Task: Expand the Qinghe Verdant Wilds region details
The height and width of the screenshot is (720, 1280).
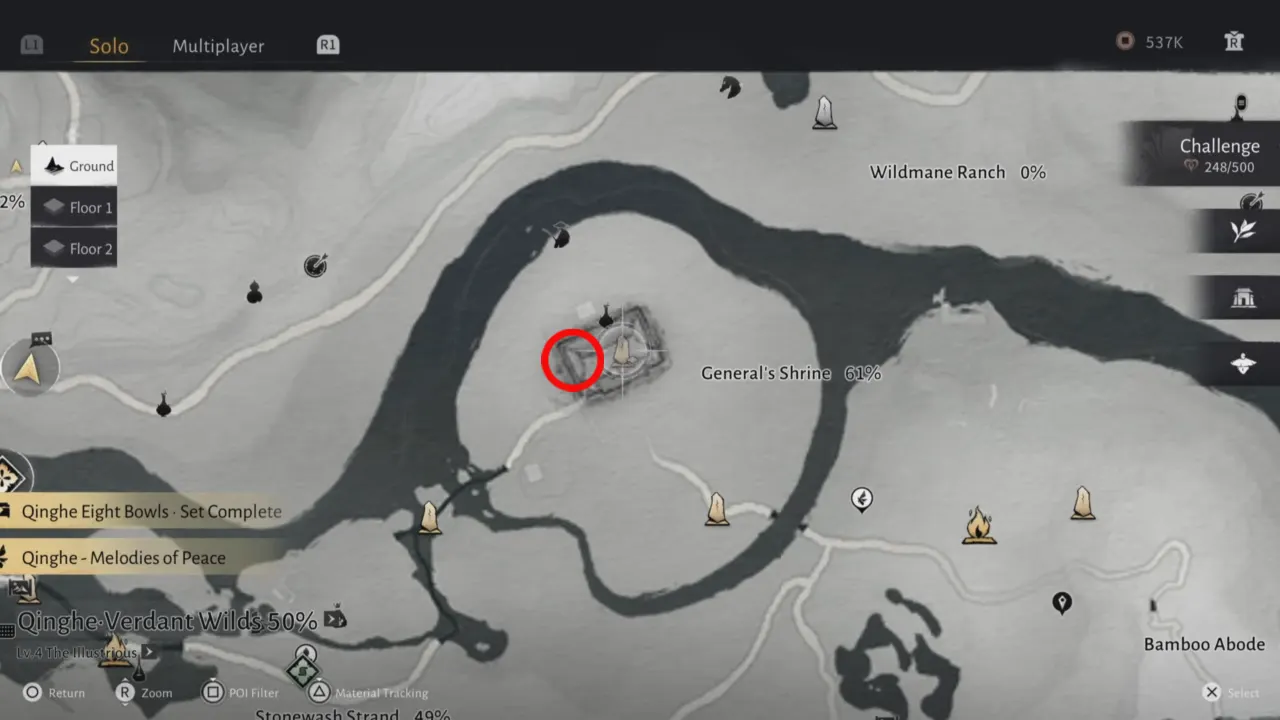Action: pyautogui.click(x=168, y=621)
